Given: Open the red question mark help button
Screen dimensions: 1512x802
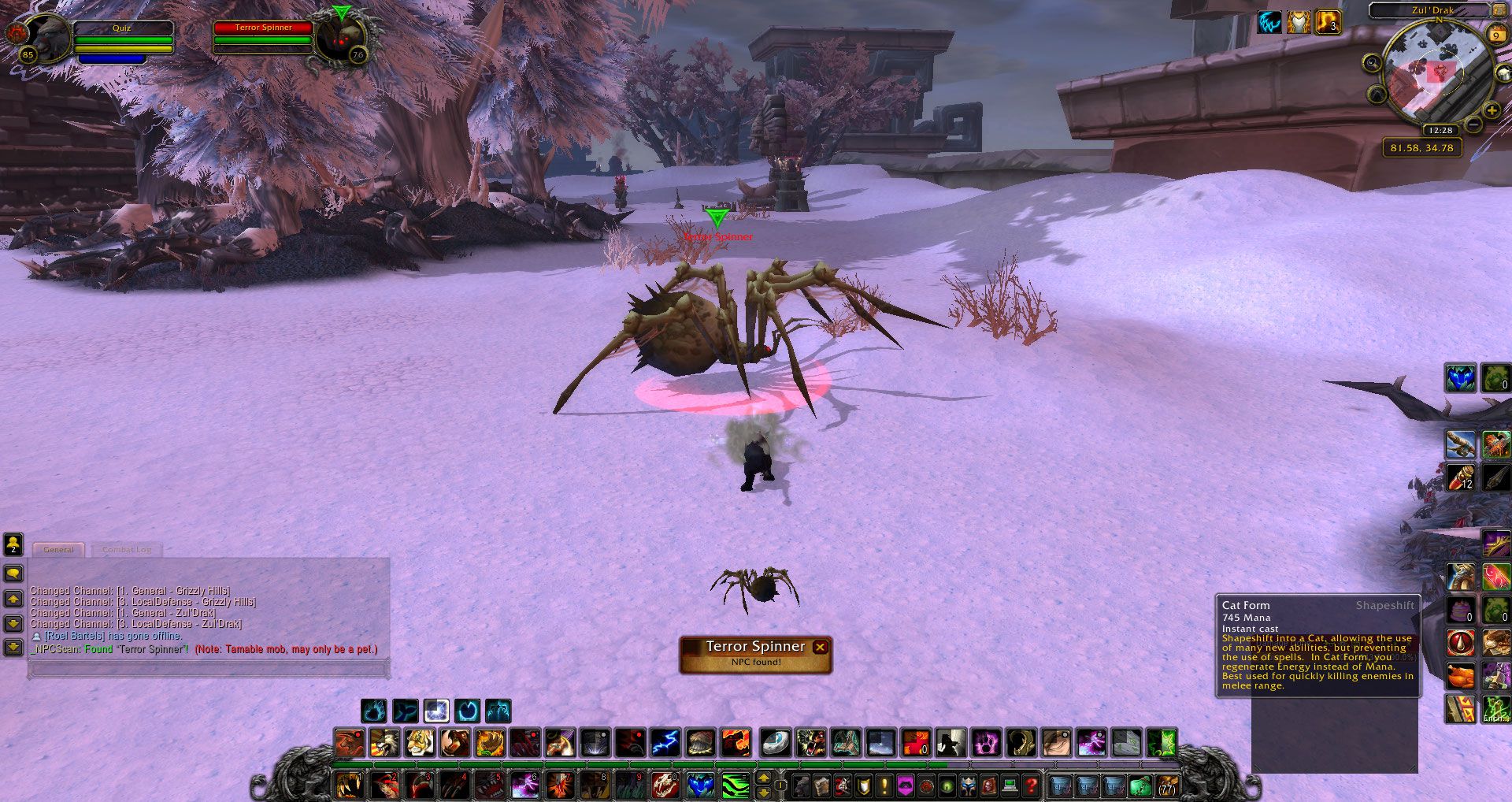Looking at the screenshot, I should pyautogui.click(x=1030, y=785).
